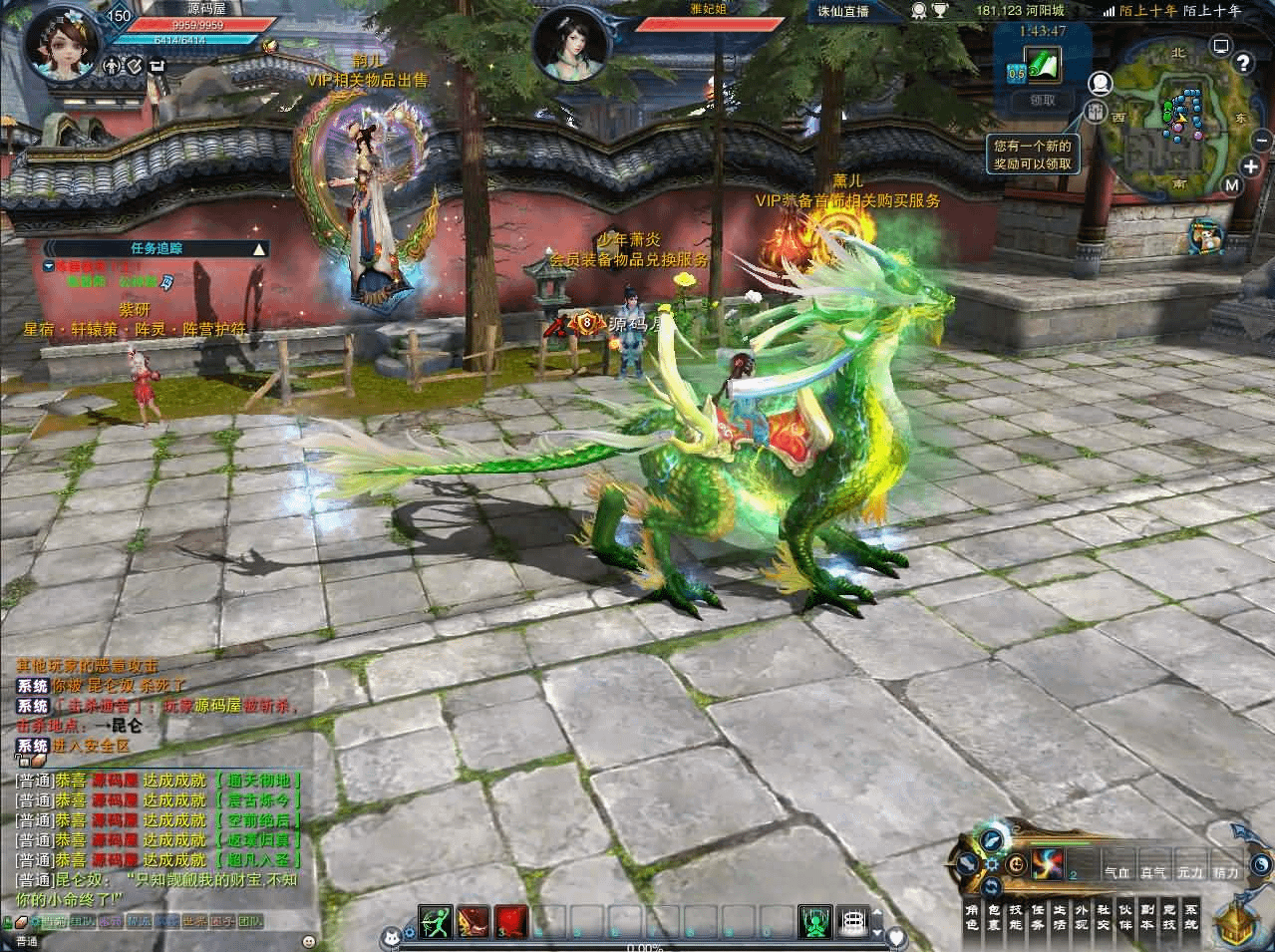This screenshot has height=952, width=1275.
Task: Activate the green archer skill icon
Action: [436, 921]
